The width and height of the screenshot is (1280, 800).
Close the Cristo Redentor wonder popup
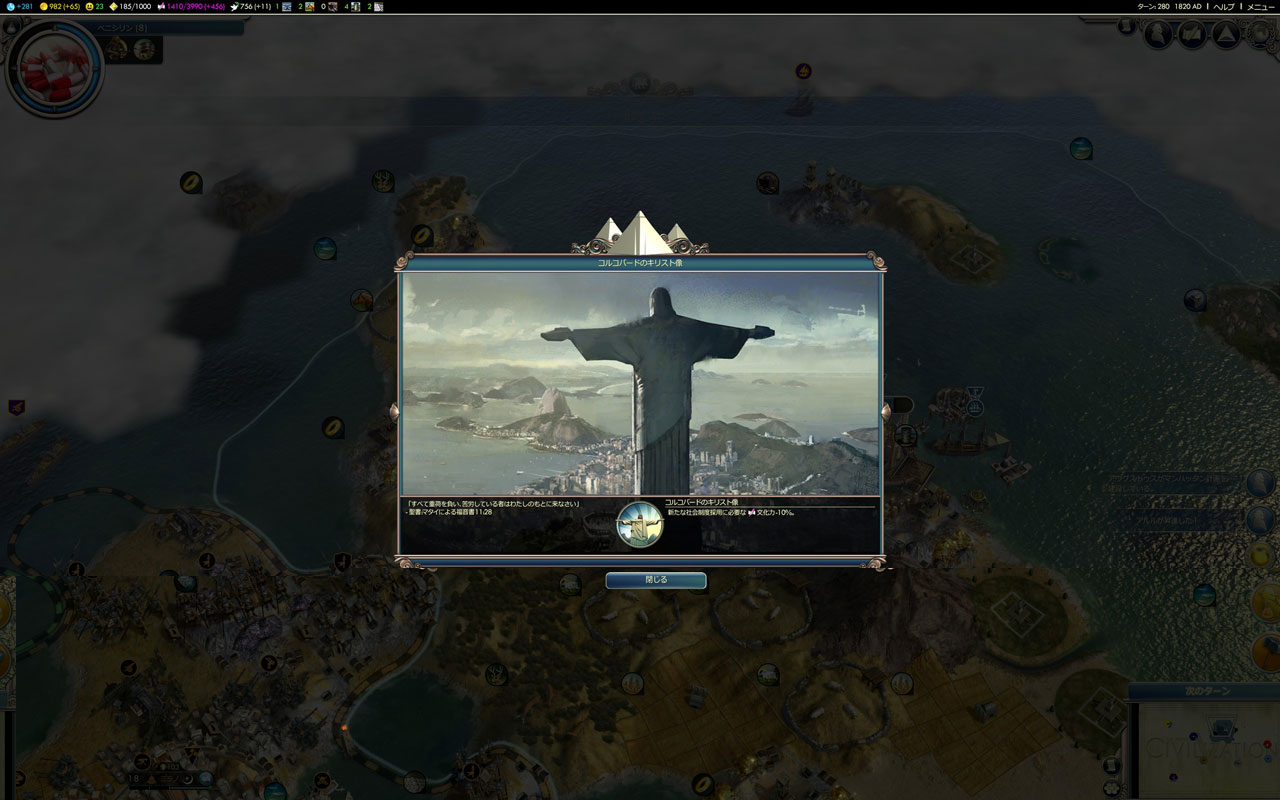coord(655,580)
